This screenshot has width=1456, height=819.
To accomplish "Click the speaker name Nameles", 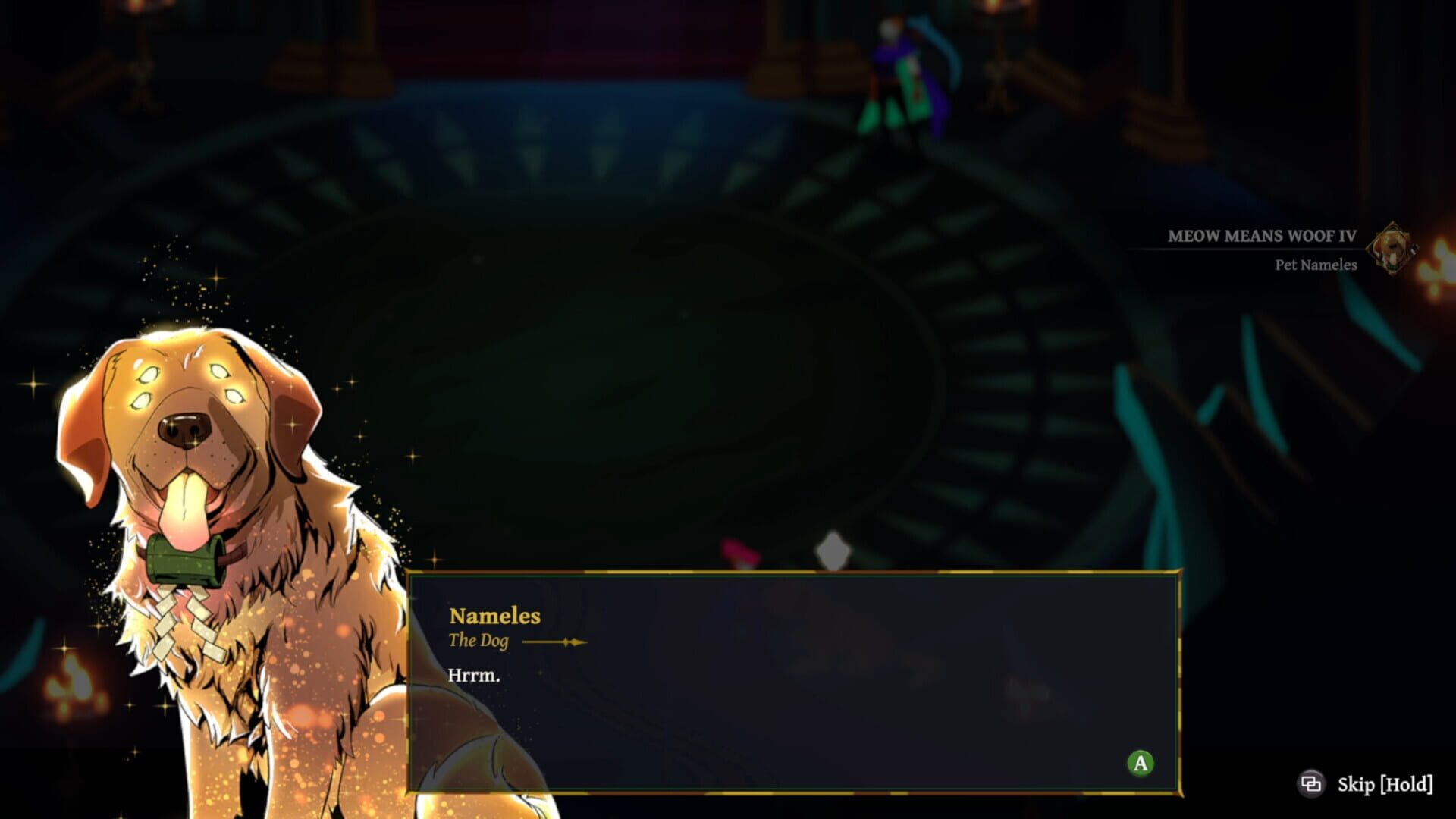I will pos(494,617).
